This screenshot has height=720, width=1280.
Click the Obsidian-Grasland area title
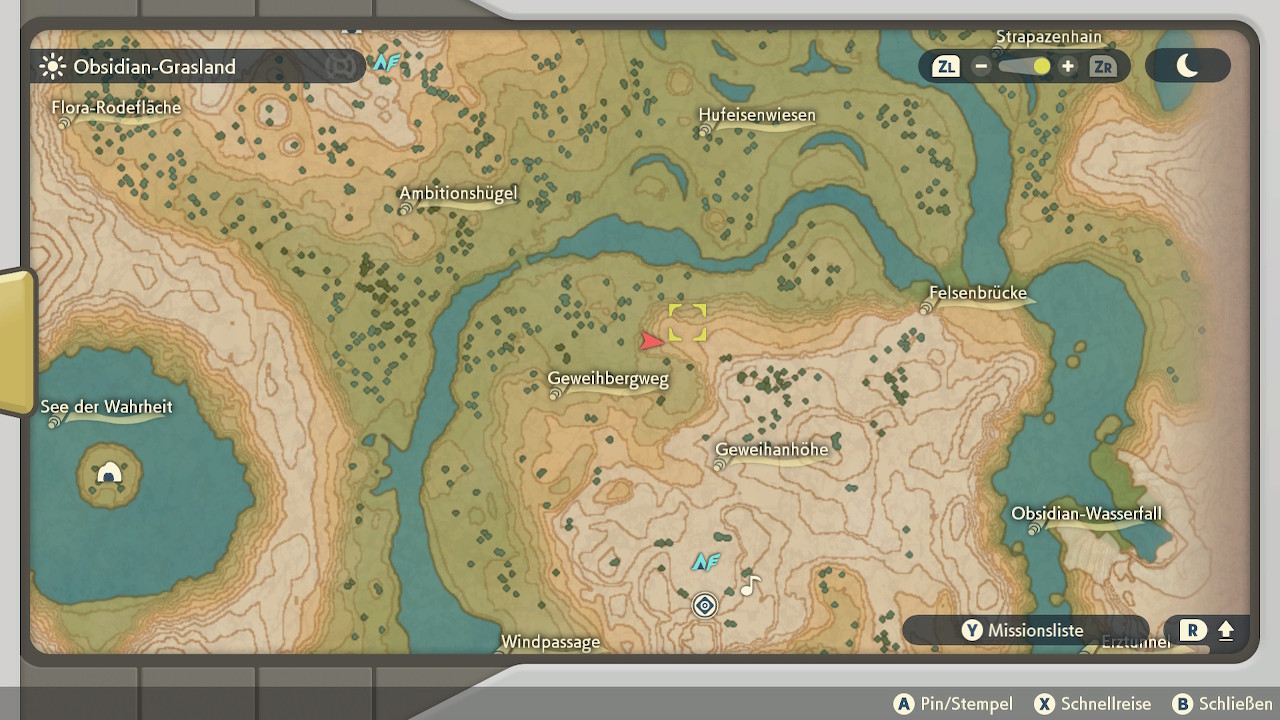tap(154, 67)
